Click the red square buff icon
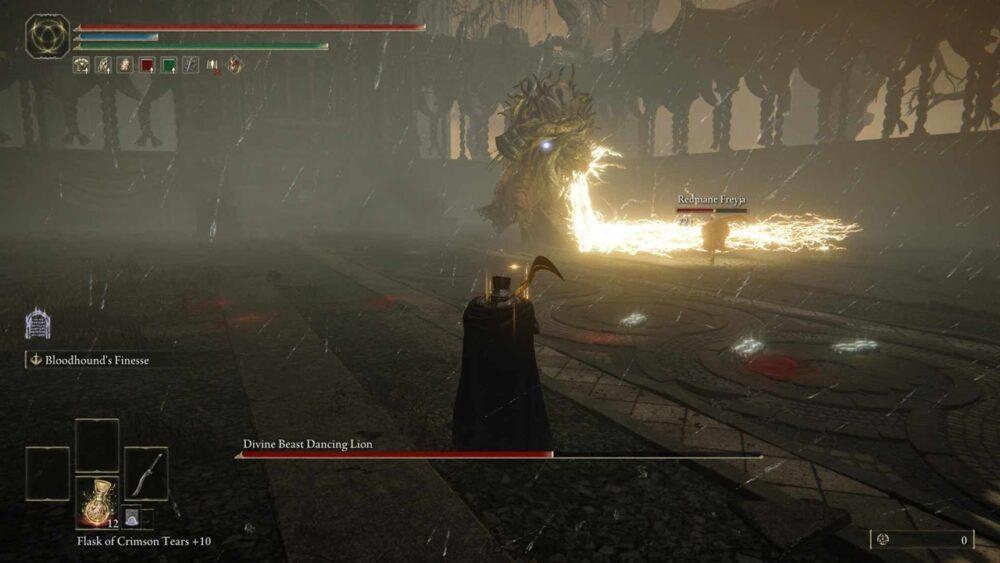This screenshot has height=563, width=1000. [146, 66]
